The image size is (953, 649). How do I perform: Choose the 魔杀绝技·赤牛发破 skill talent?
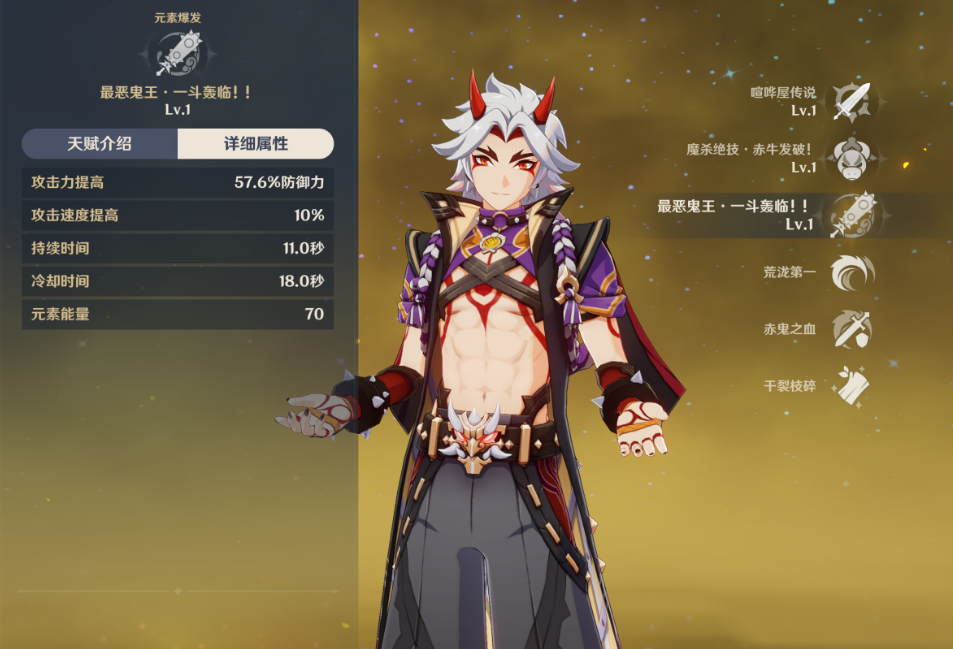[x=851, y=158]
